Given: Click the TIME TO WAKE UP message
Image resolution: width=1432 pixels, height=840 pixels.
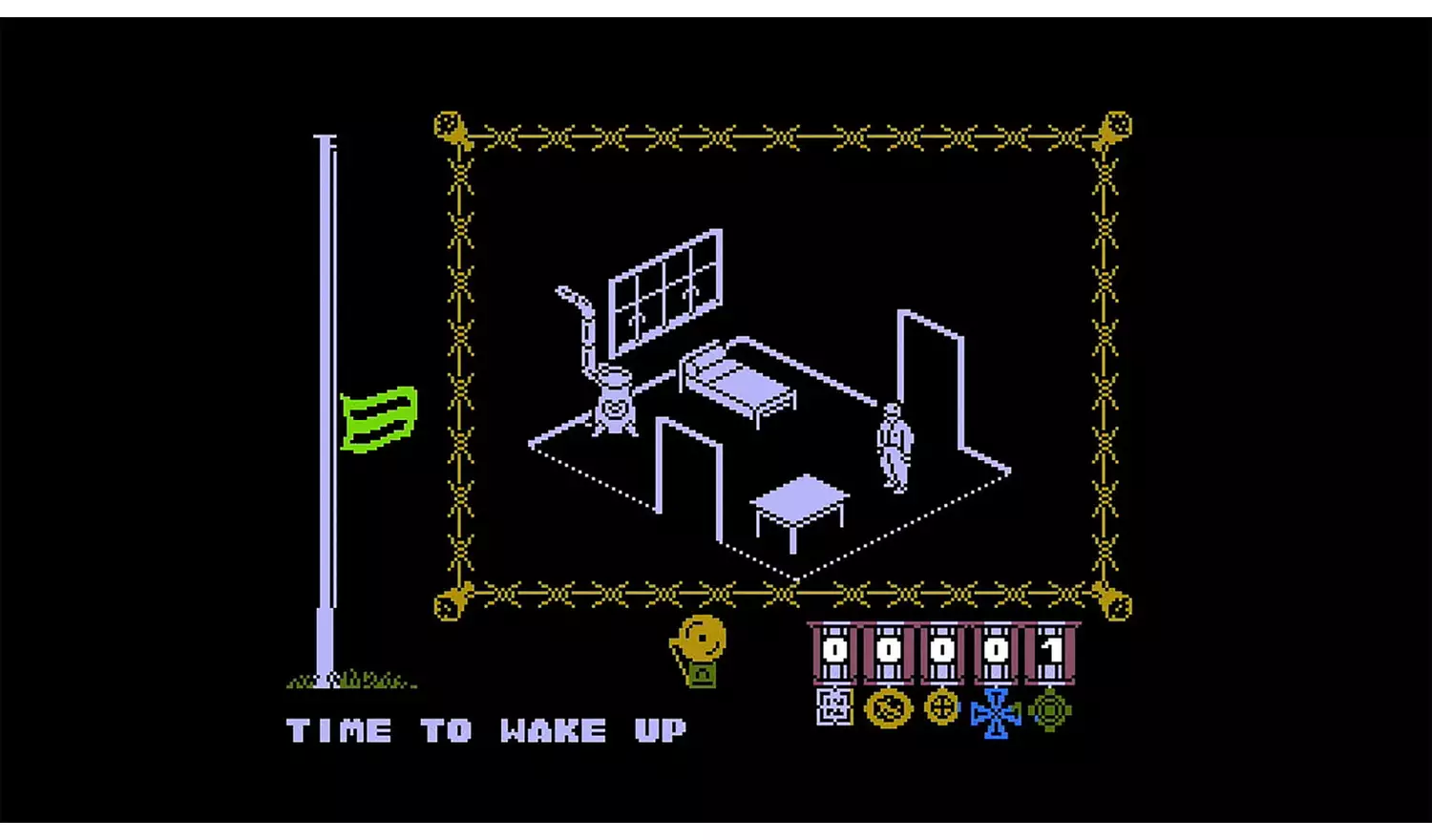Looking at the screenshot, I should [x=485, y=730].
